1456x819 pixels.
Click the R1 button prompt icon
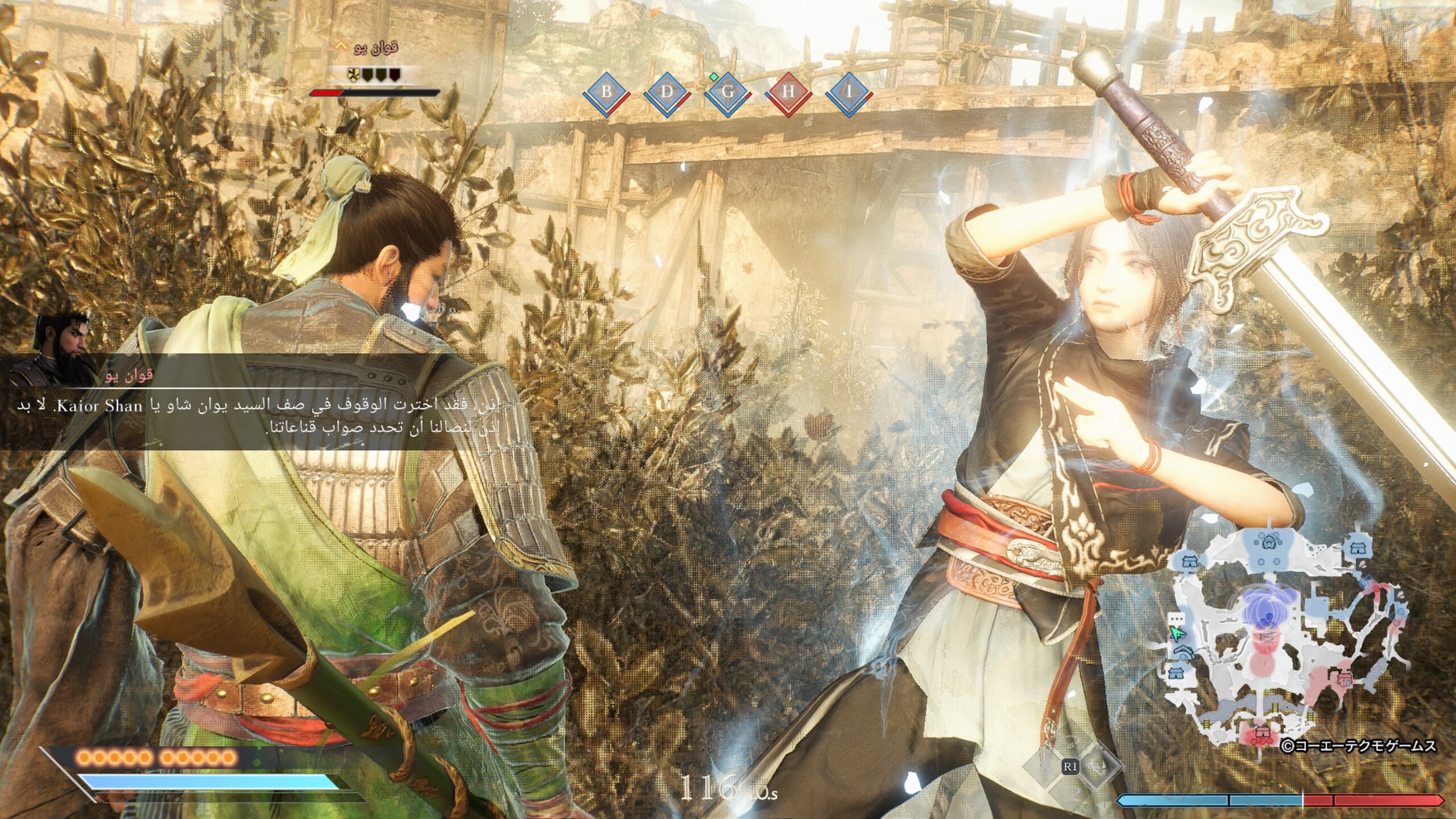click(1072, 765)
